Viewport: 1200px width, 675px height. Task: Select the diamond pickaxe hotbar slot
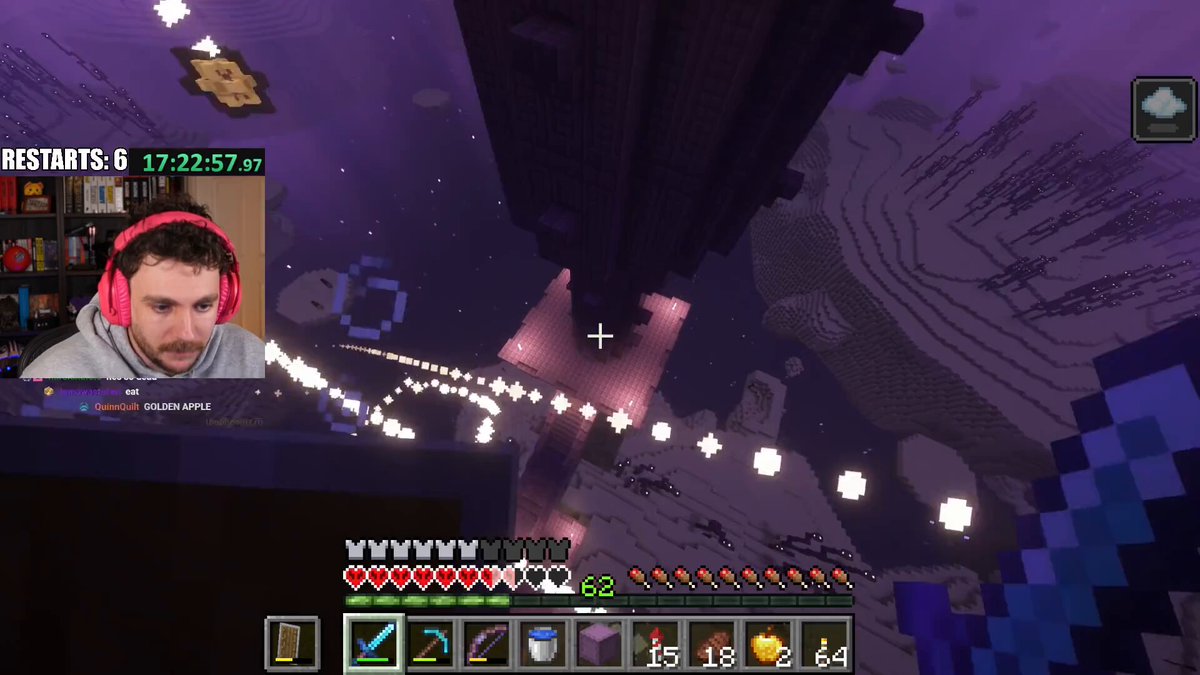pyautogui.click(x=431, y=643)
